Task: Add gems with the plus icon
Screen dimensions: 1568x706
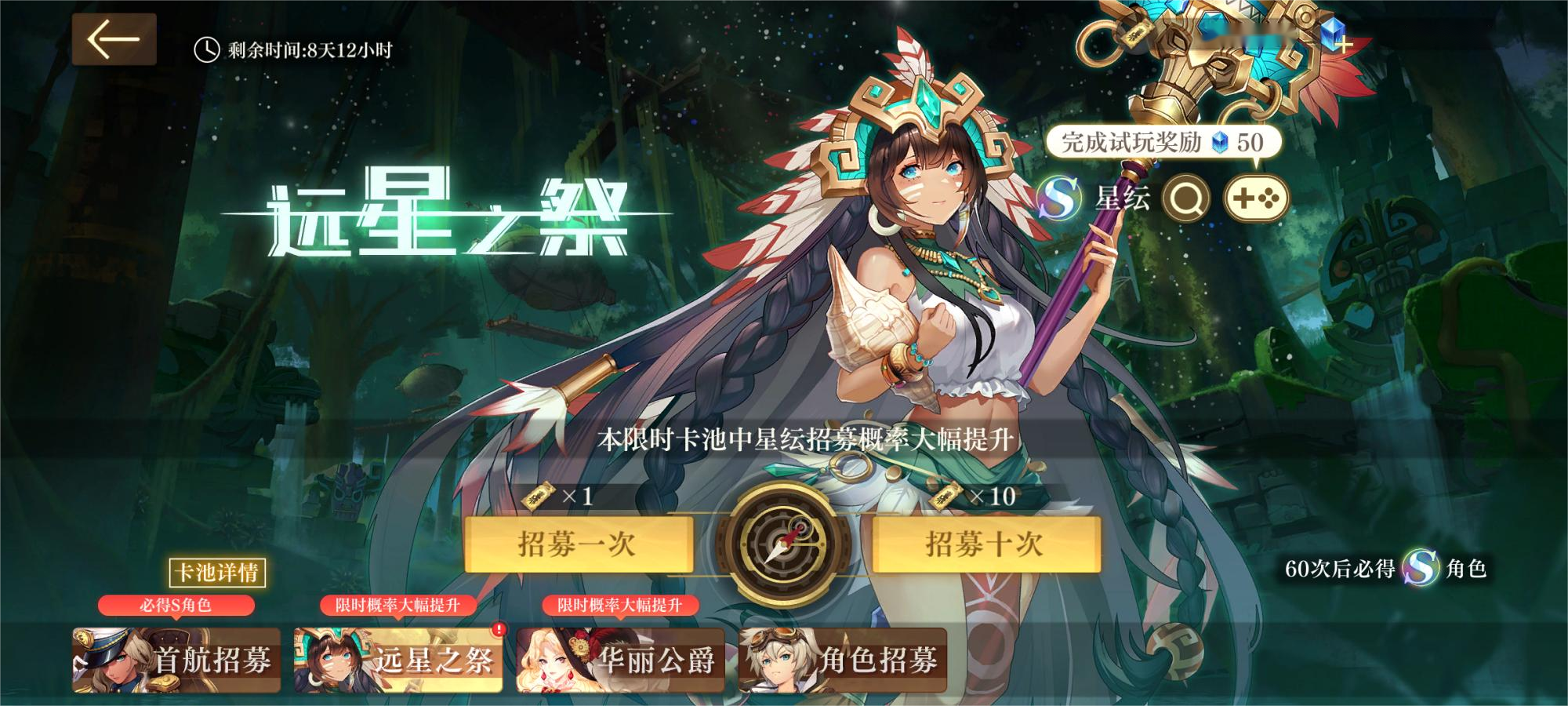Action: point(1343,45)
